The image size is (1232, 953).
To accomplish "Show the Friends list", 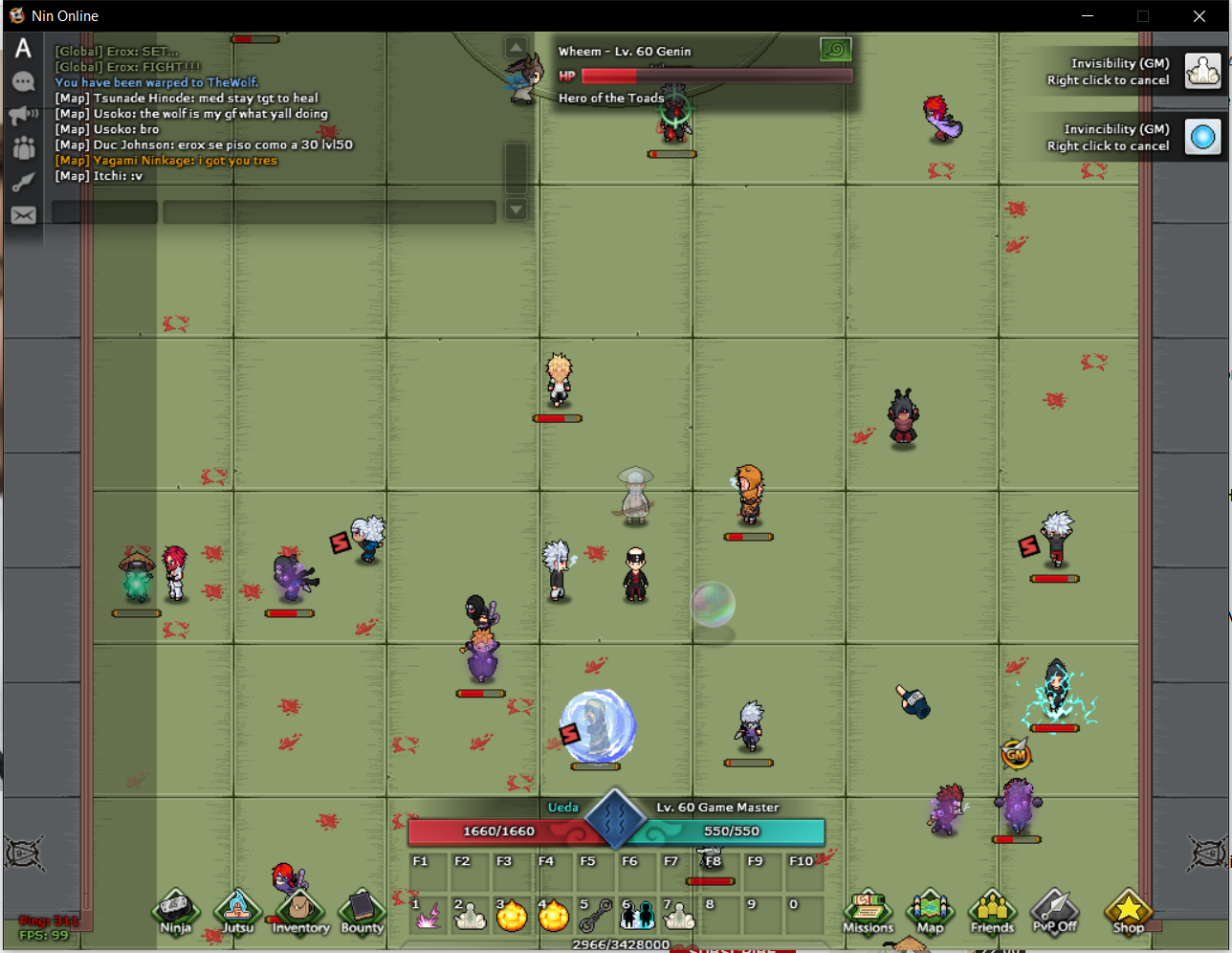I will (992, 910).
